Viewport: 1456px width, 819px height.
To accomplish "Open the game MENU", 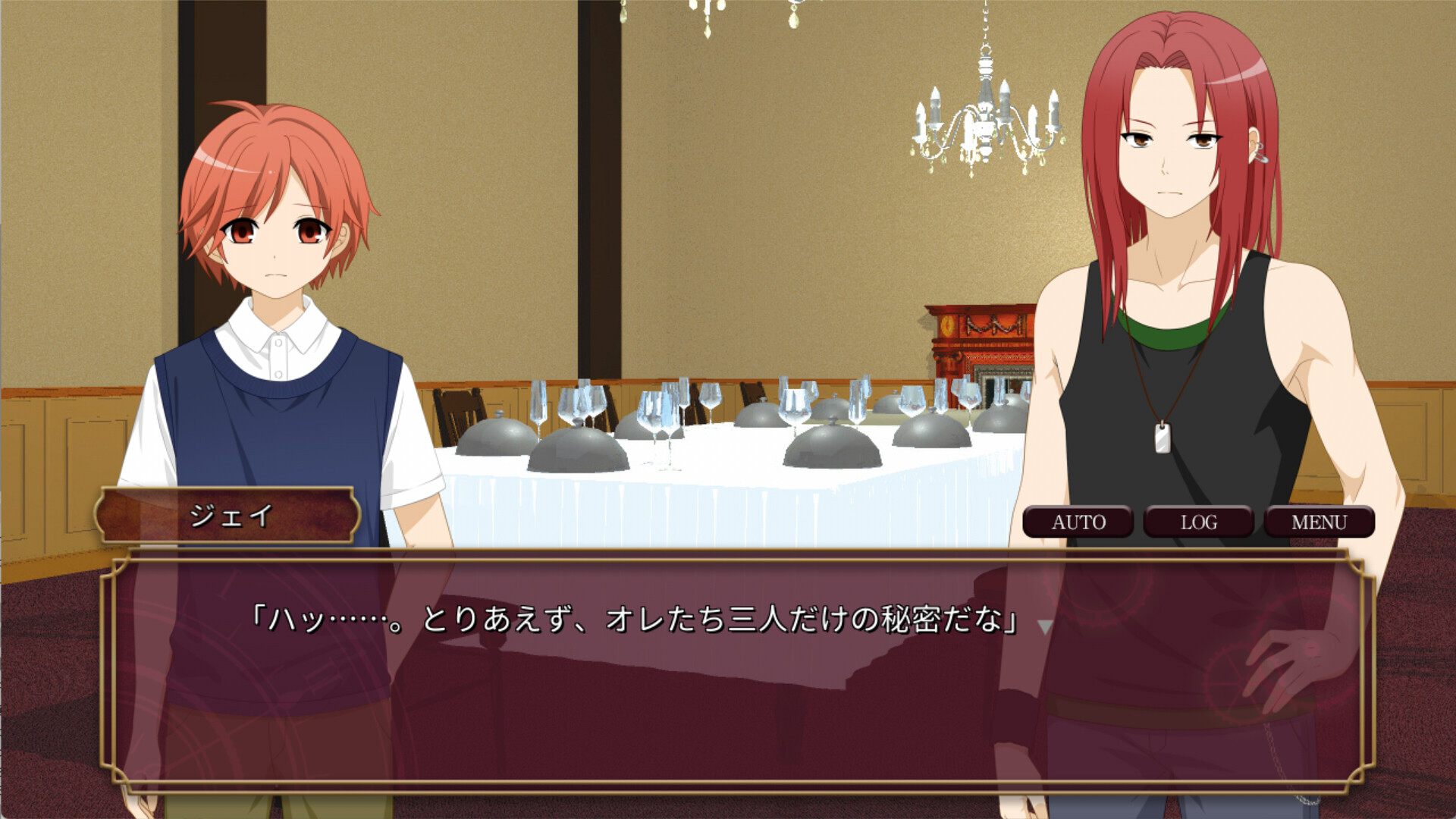I will click(1321, 522).
